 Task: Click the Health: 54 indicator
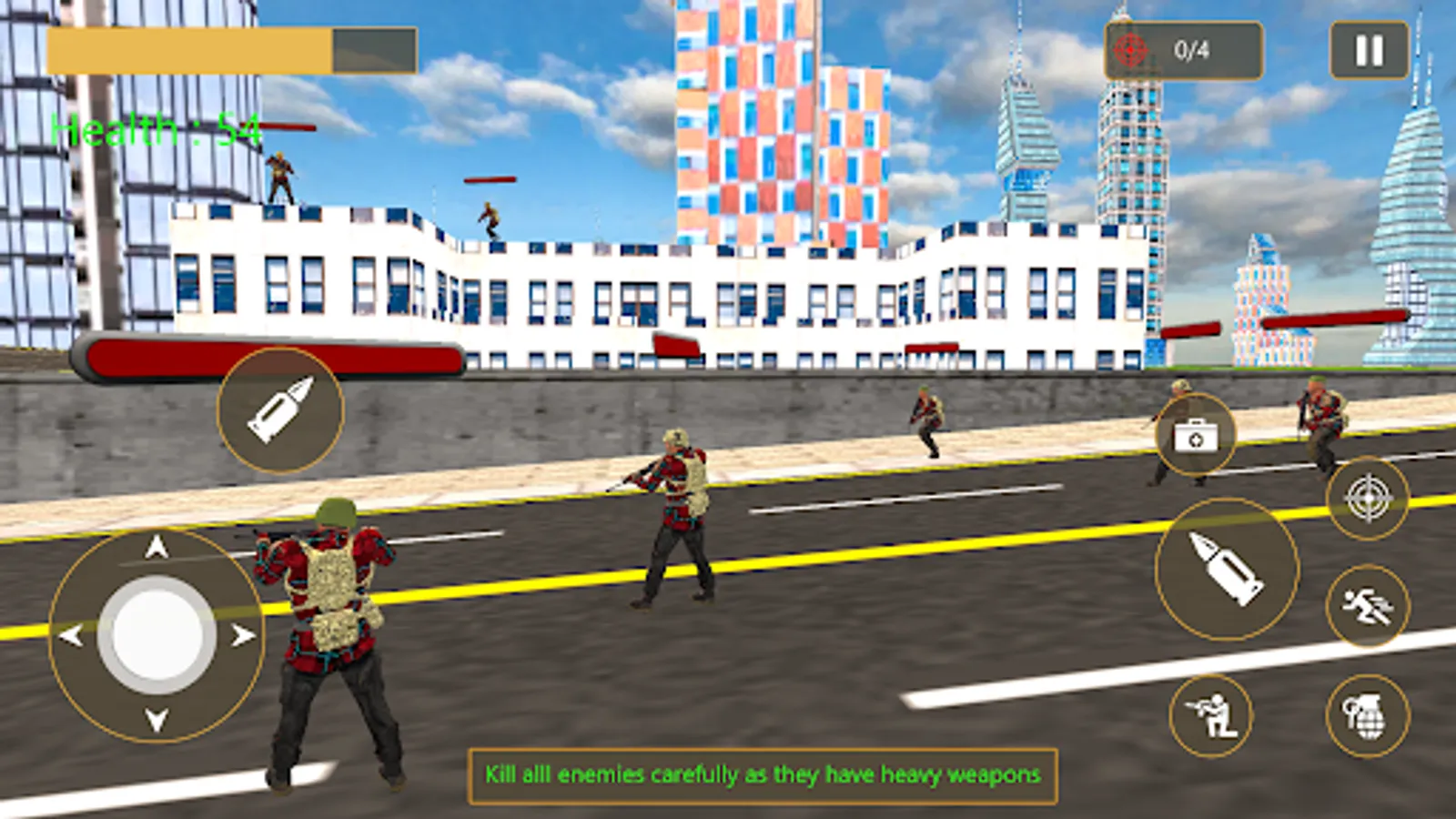[x=155, y=130]
